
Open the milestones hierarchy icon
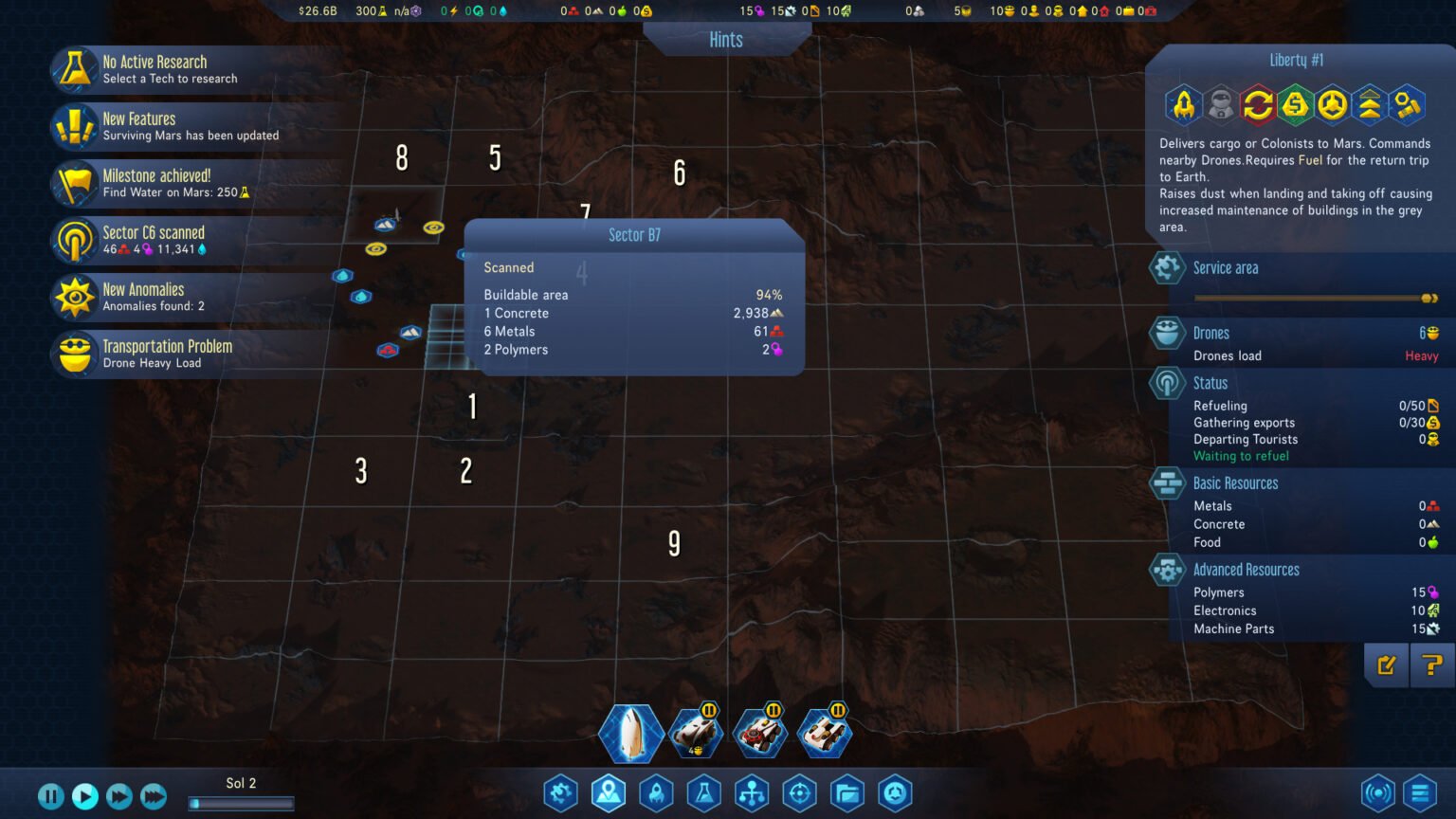(751, 793)
